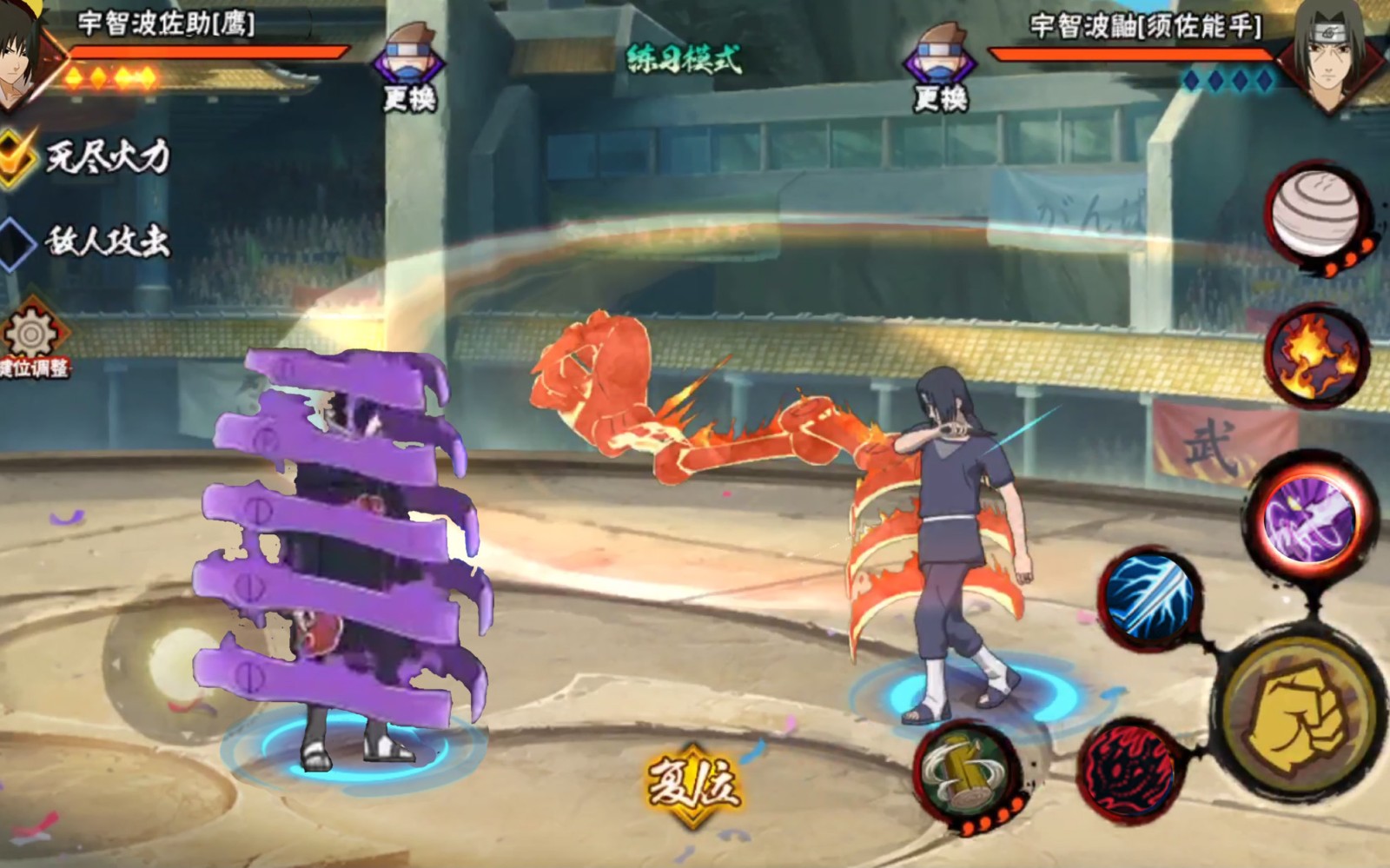Toggle the 无尽火力 unlimited power checkbox
1390x868 pixels.
[17, 156]
